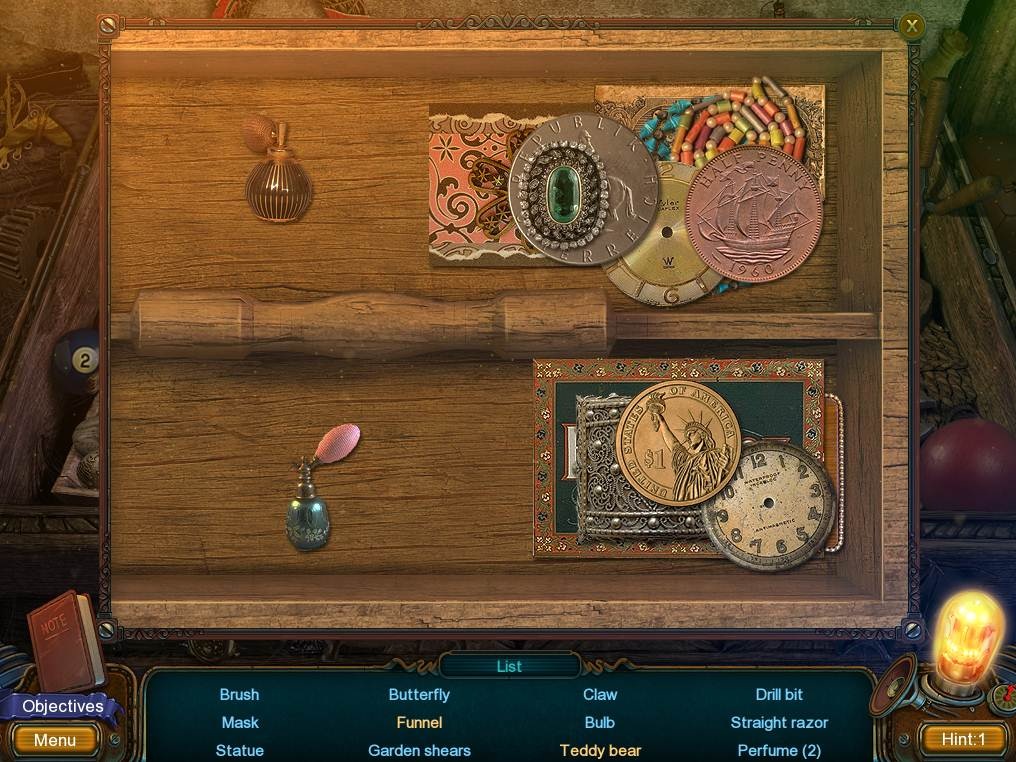Select Brush in the item list
Screen dimensions: 1016x762
(x=239, y=694)
